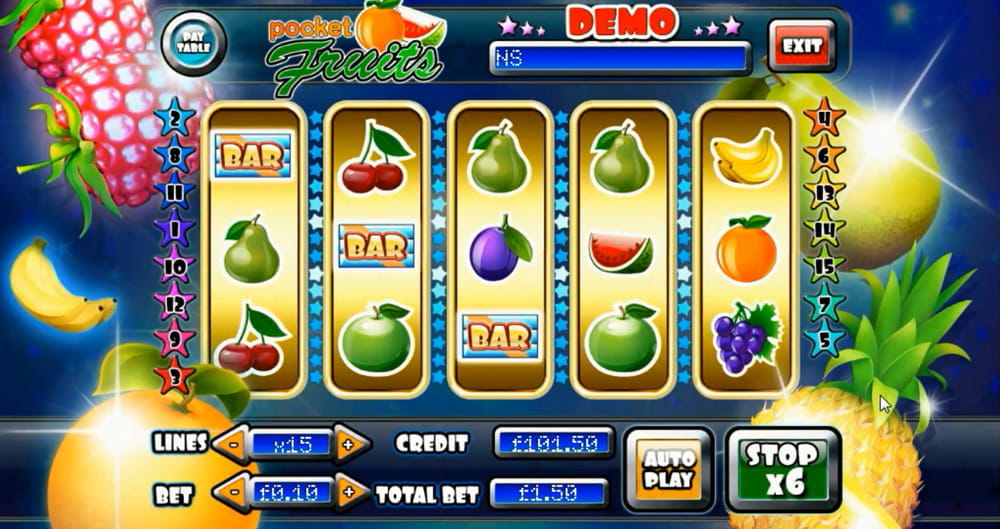
Task: Activate the Auto Play button
Action: pyautogui.click(x=669, y=468)
